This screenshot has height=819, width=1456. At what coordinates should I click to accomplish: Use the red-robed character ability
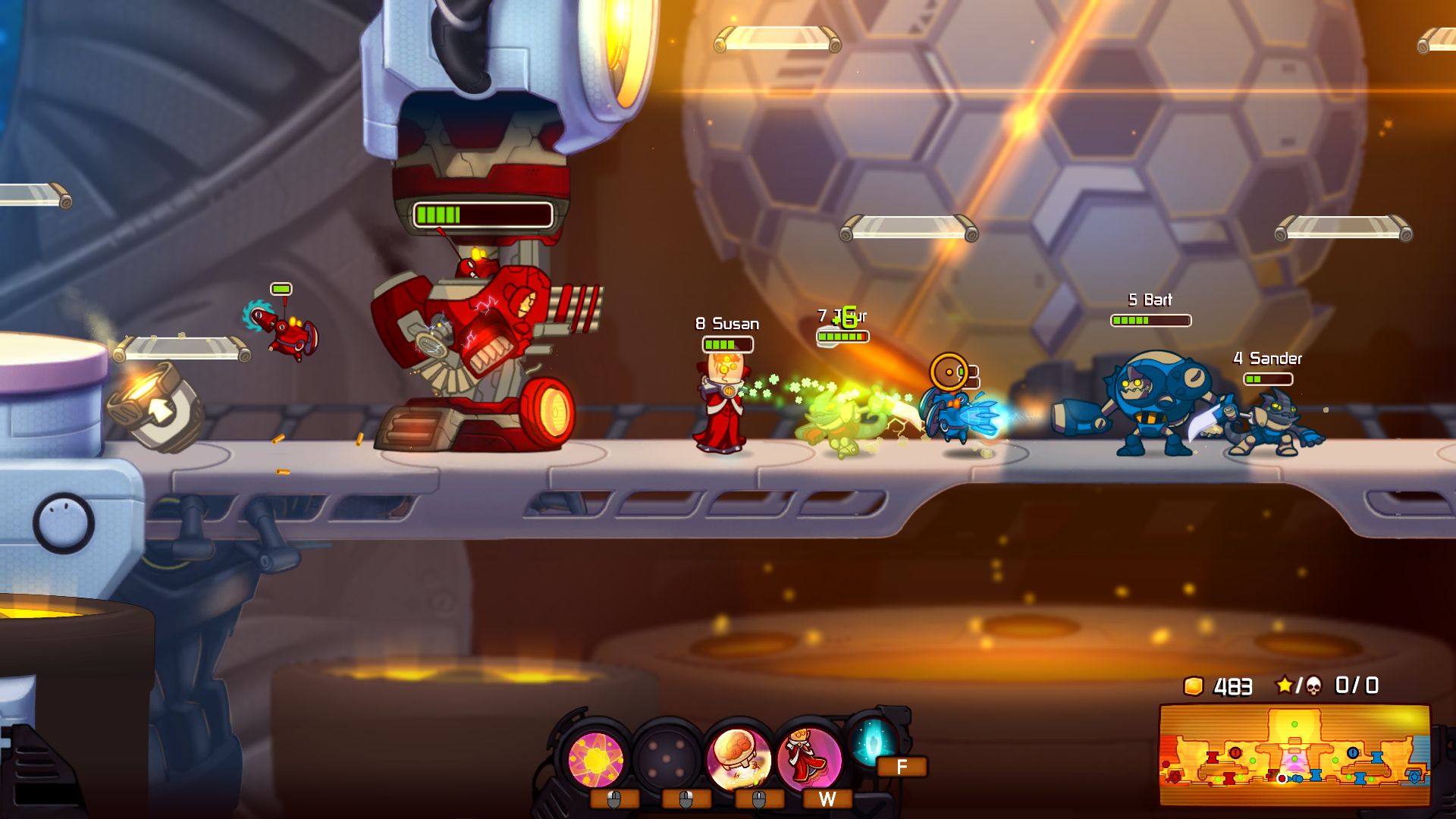click(x=808, y=758)
